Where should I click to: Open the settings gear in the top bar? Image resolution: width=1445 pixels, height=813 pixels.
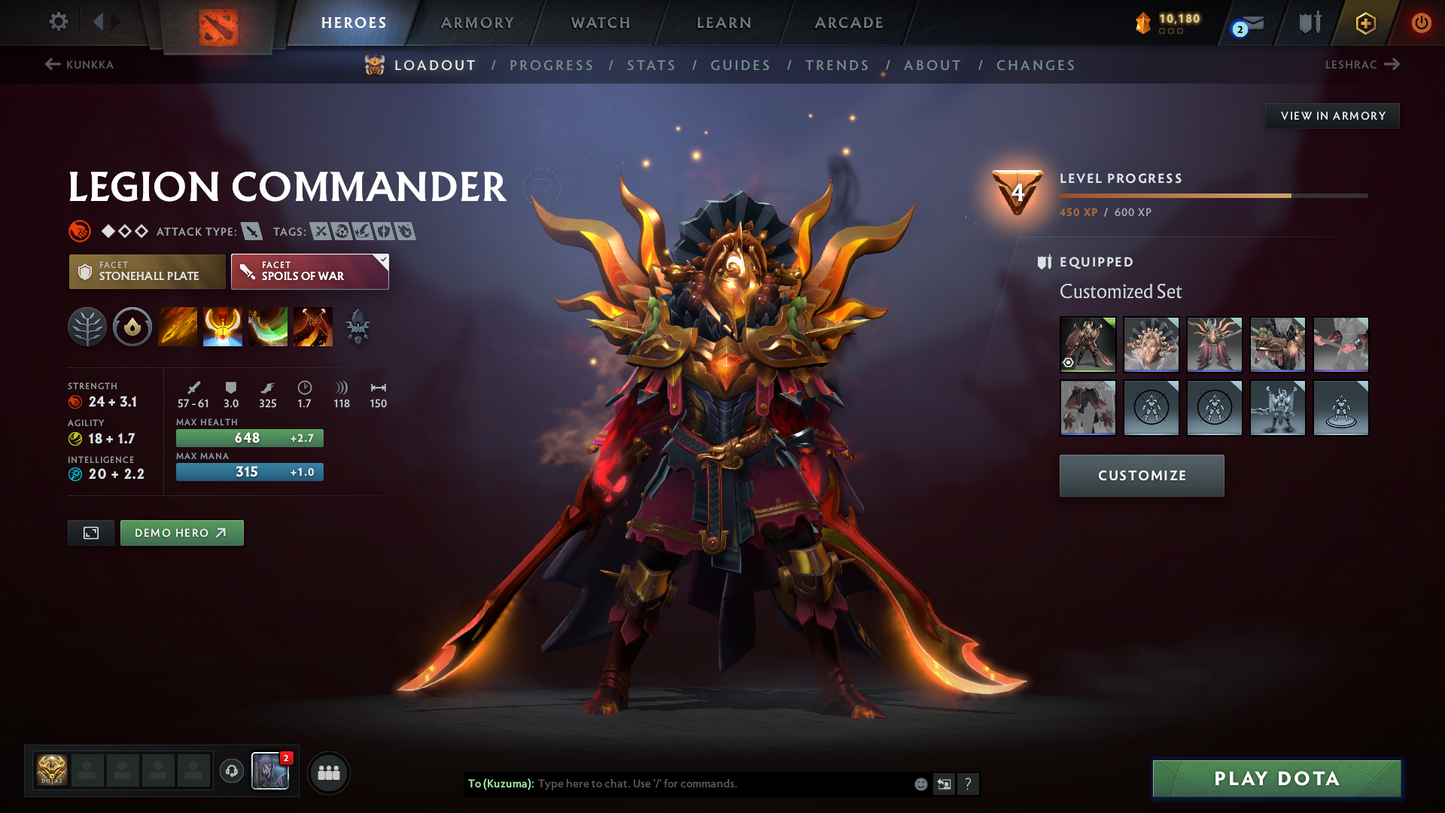57,21
